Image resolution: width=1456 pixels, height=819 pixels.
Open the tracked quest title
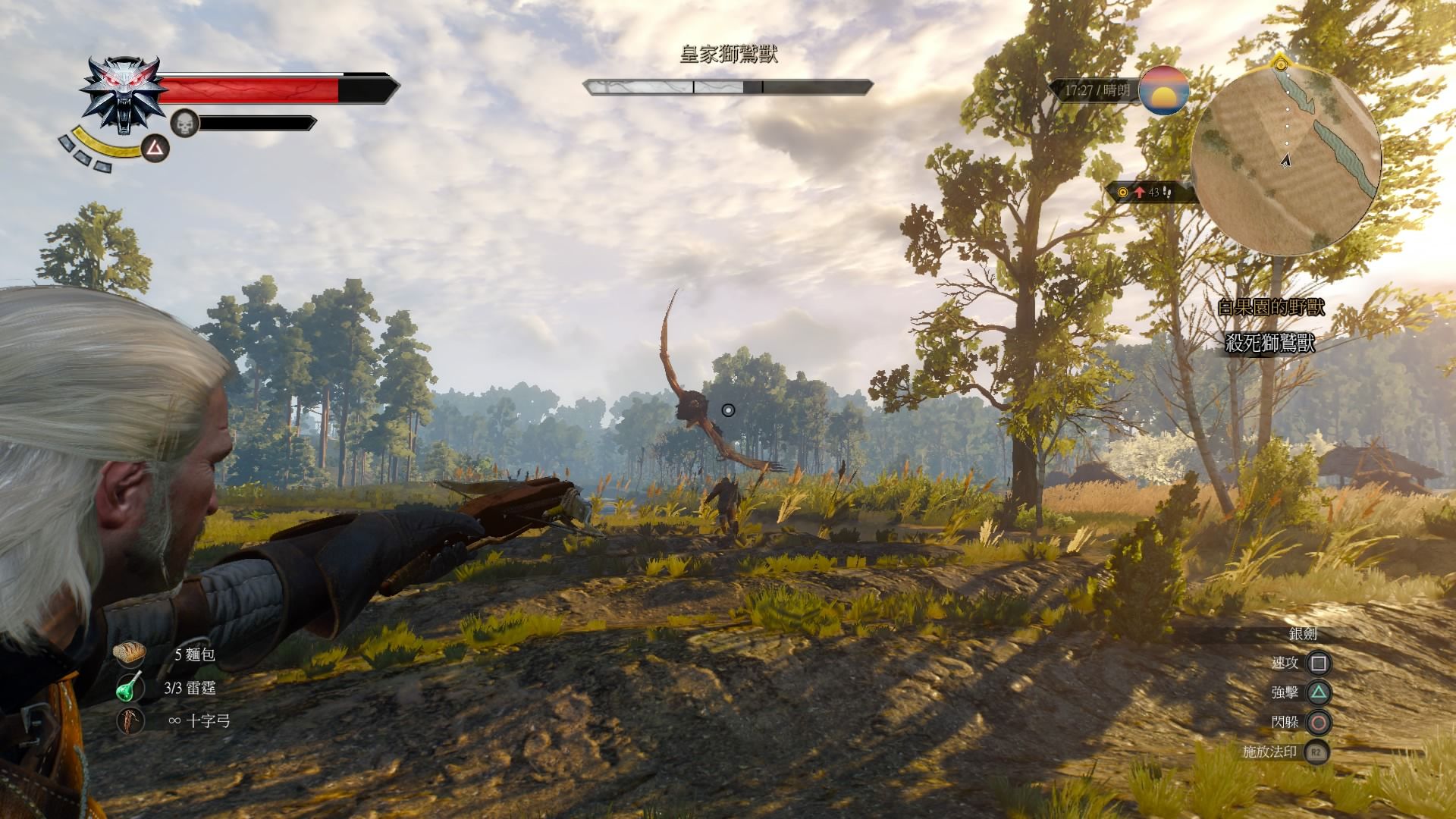1269,307
